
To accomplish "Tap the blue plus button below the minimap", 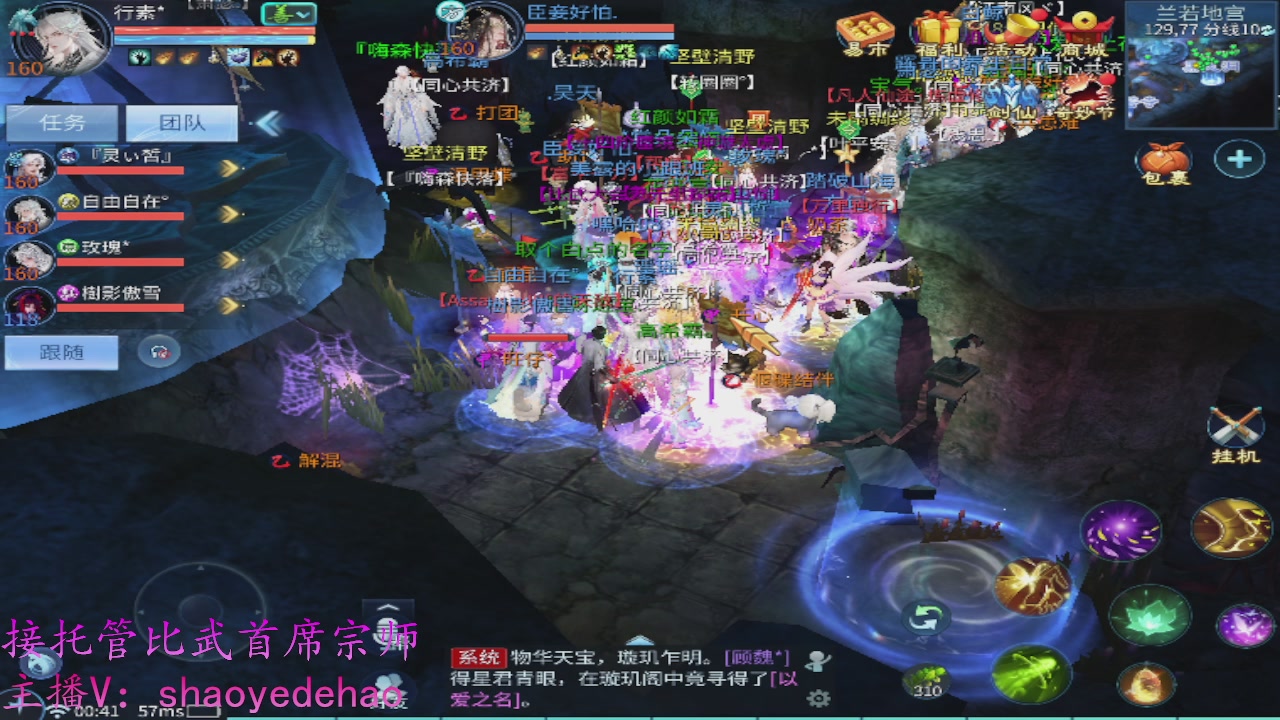I will pyautogui.click(x=1240, y=159).
